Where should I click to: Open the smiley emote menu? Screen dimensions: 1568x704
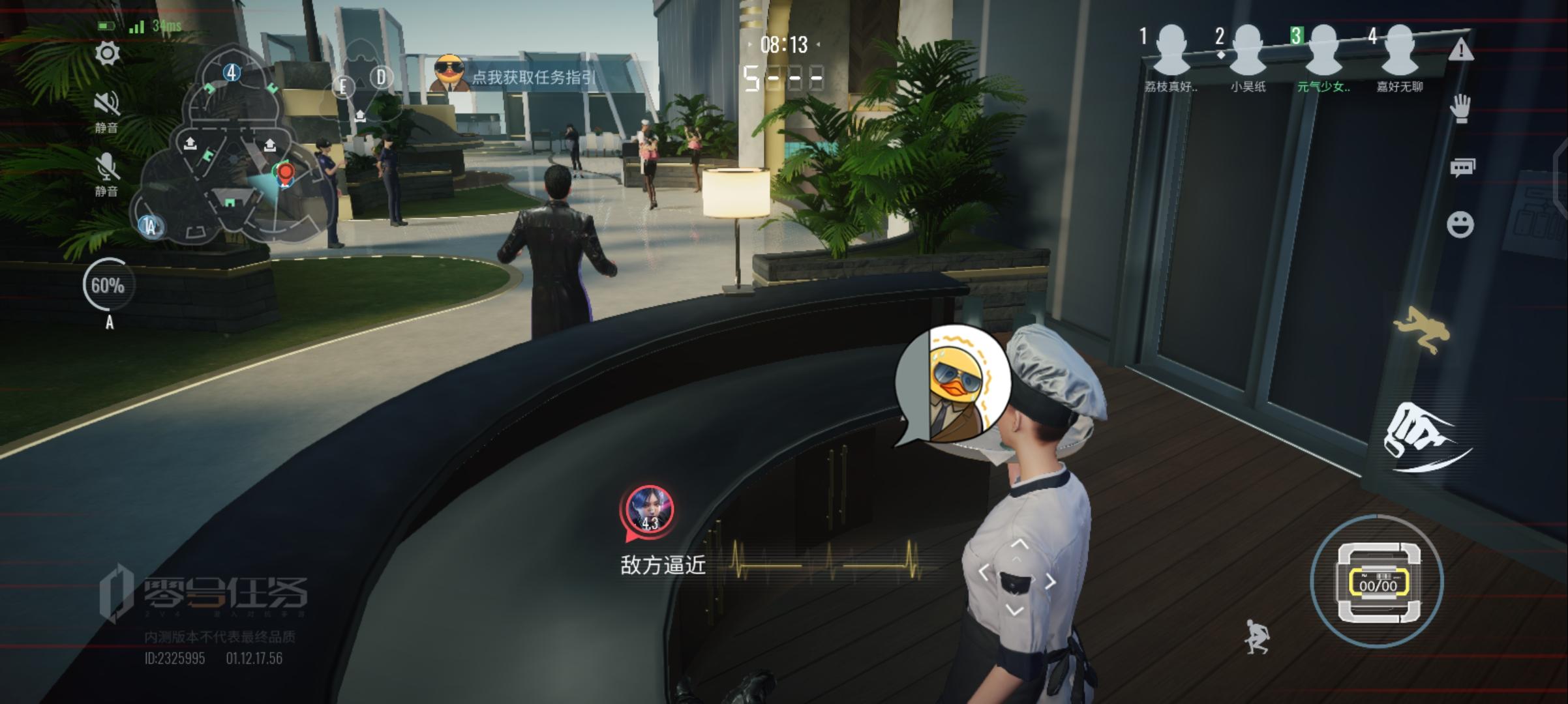(x=1460, y=225)
